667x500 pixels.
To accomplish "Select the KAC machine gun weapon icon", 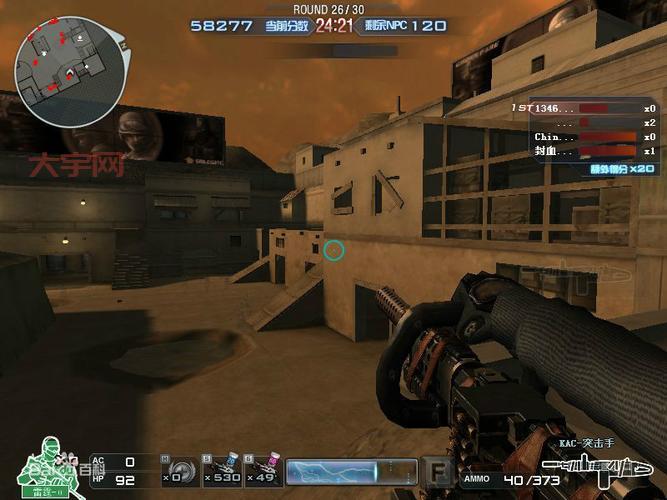I will pos(597,470).
